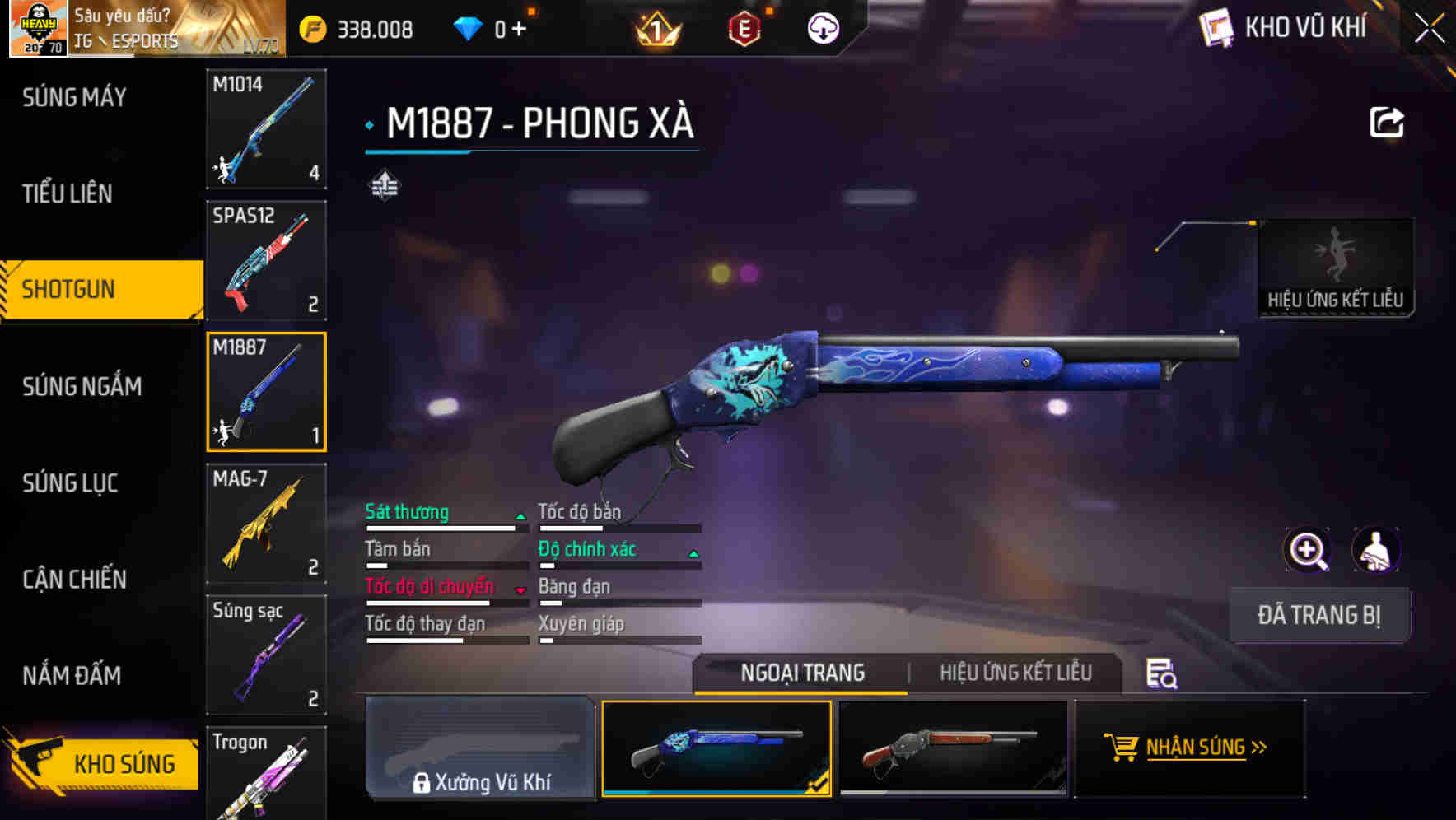
Task: Click the weapon attribute icon under the weapon name
Action: pos(385,185)
